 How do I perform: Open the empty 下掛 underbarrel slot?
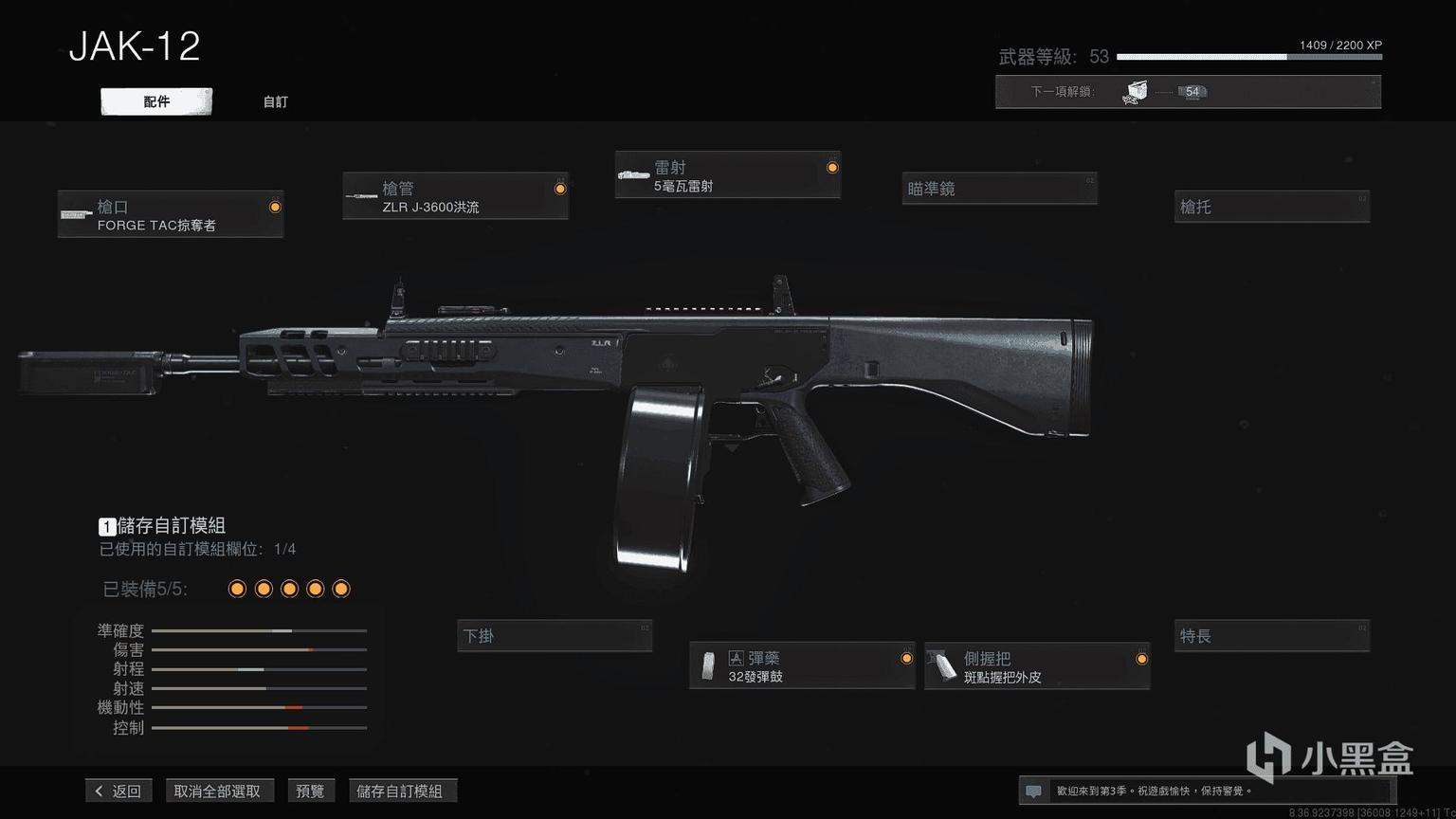(555, 636)
